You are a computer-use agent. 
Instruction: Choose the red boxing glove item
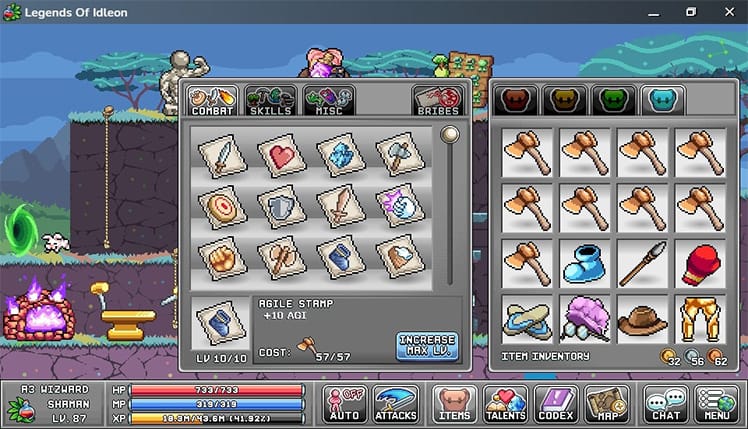[701, 263]
